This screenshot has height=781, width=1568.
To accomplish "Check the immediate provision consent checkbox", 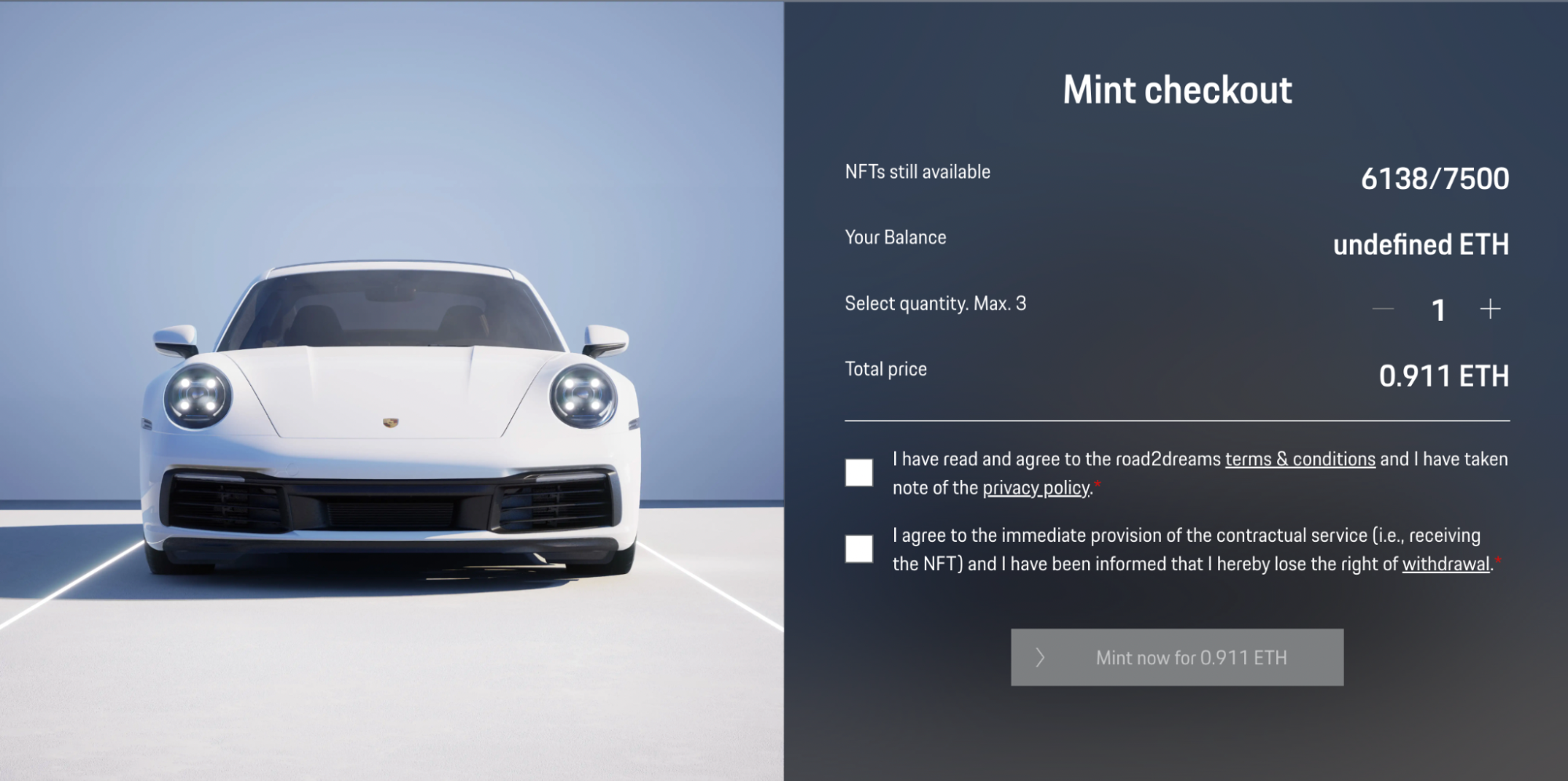I will (x=859, y=549).
